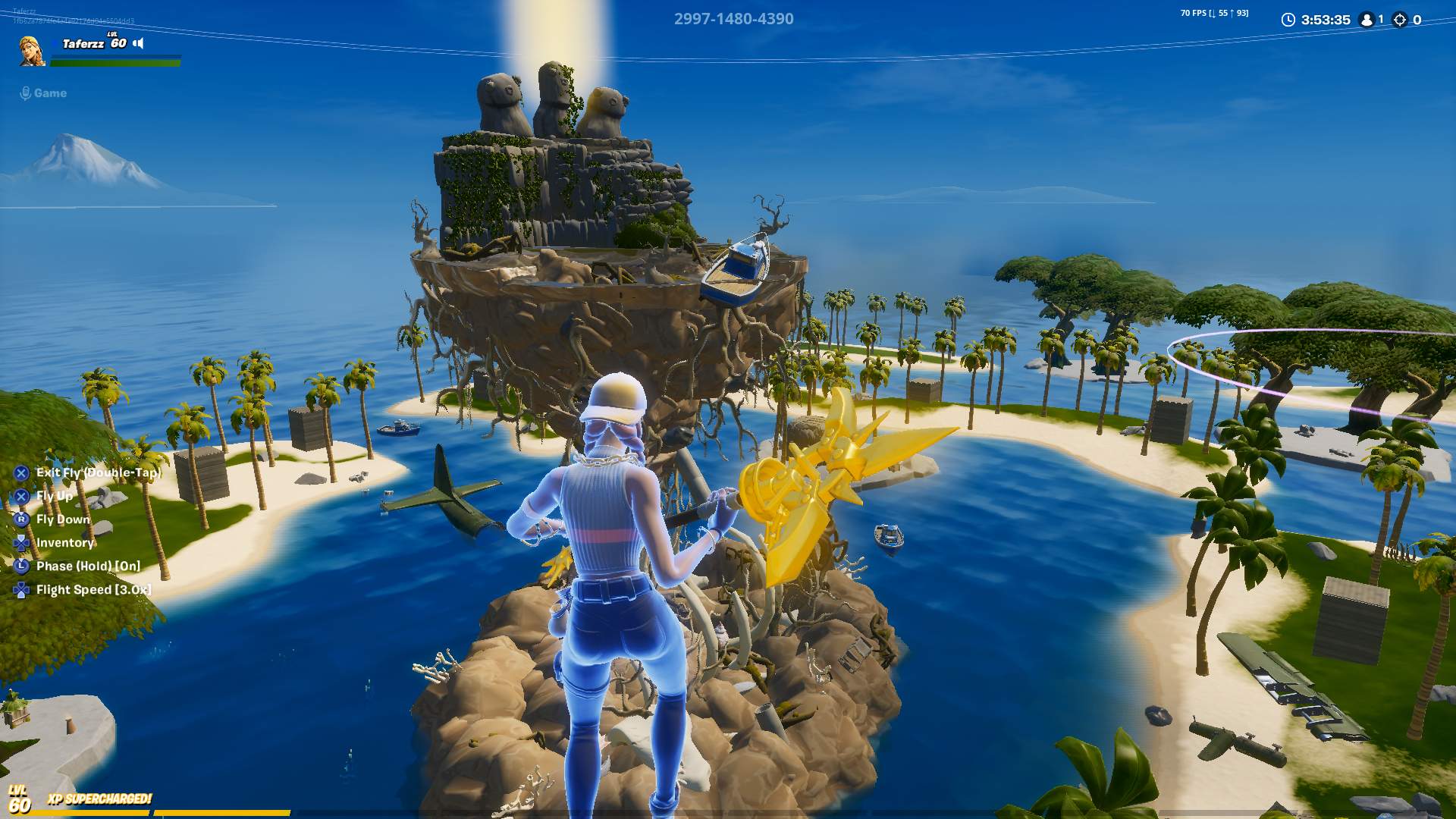This screenshot has width=1456, height=819.
Task: Click the LVL 60 badge on player banner
Action: click(120, 43)
